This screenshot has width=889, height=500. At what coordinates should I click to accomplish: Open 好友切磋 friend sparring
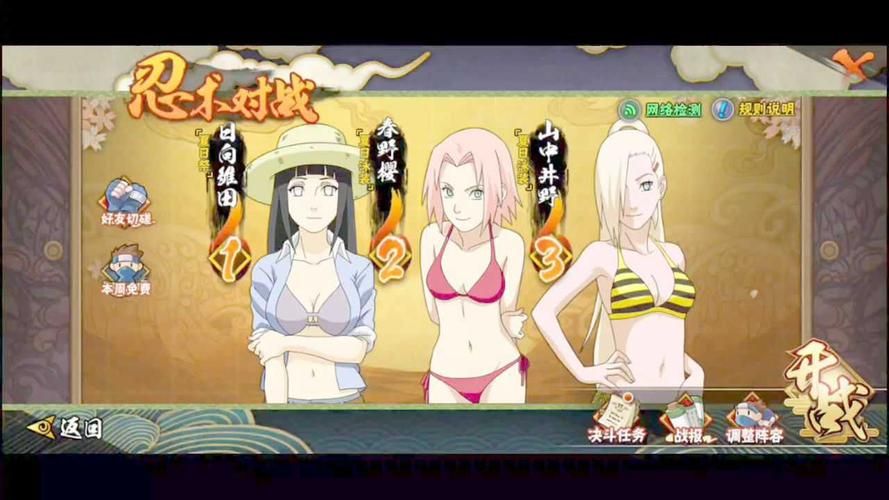pyautogui.click(x=125, y=201)
